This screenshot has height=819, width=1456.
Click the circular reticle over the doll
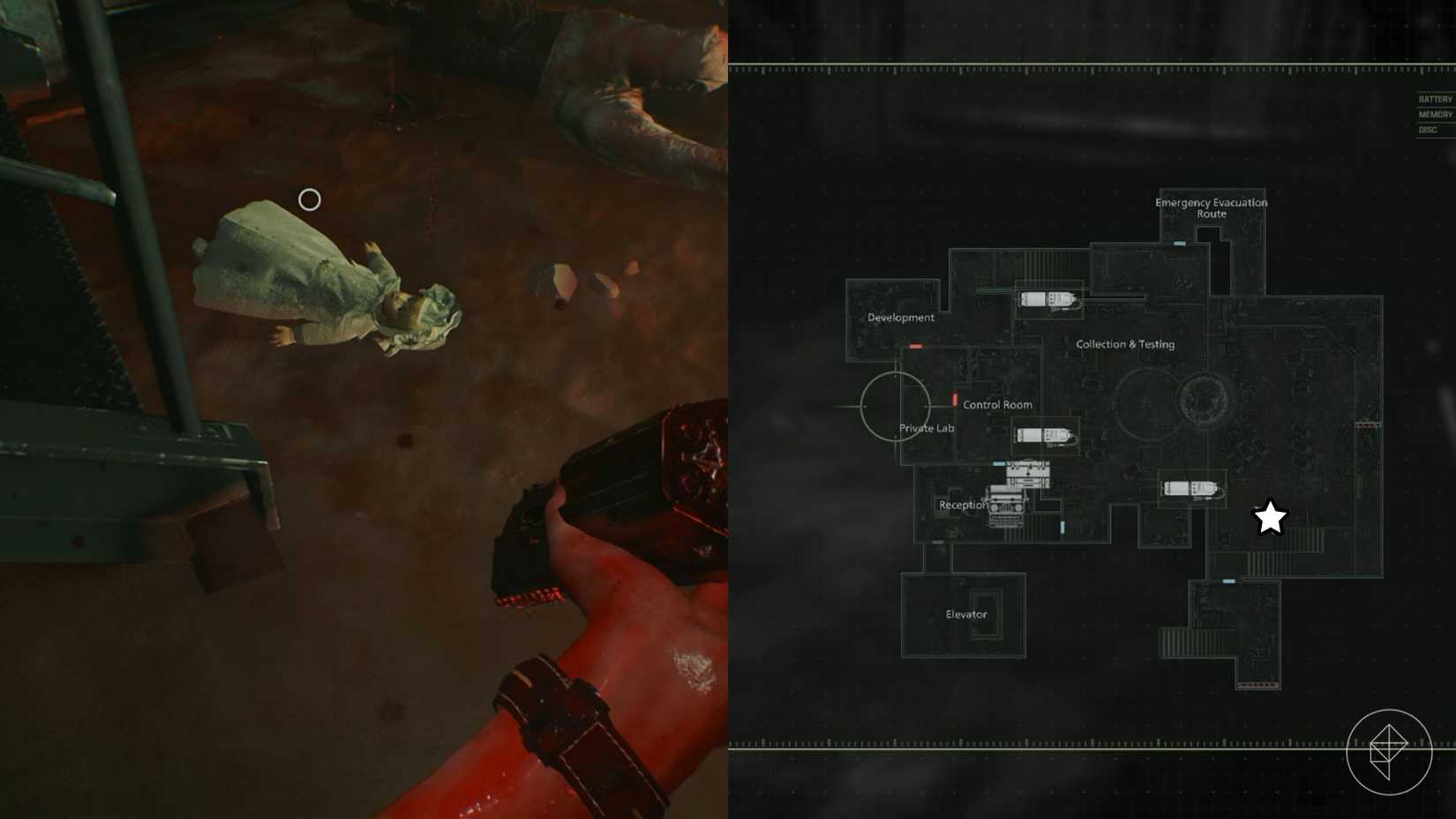click(309, 200)
